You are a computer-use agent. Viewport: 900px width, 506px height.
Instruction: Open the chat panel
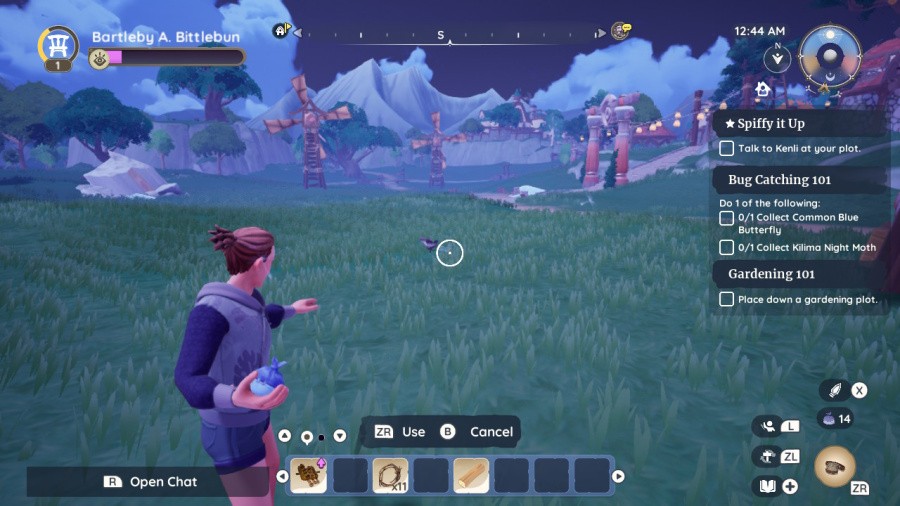150,482
